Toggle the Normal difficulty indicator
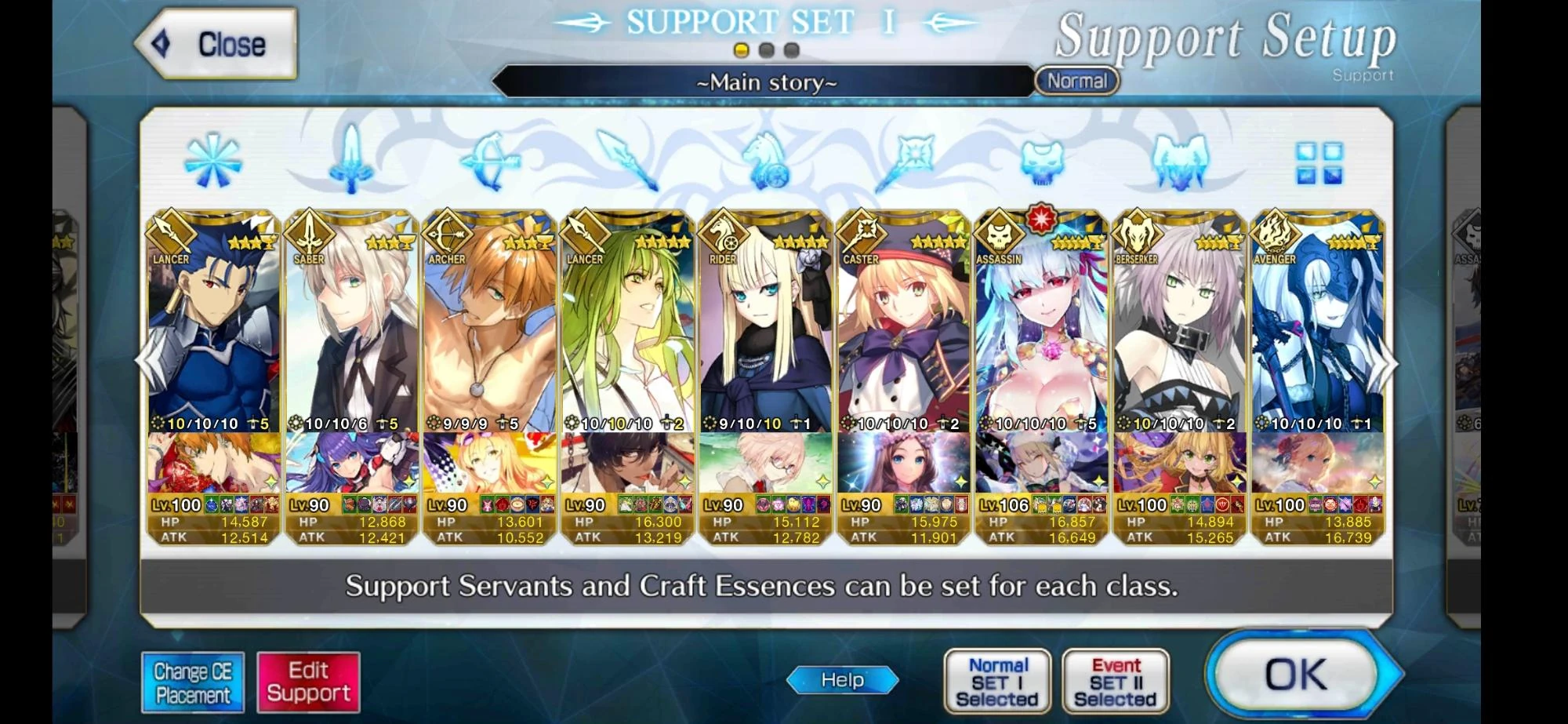The image size is (1568, 724). click(x=1077, y=81)
